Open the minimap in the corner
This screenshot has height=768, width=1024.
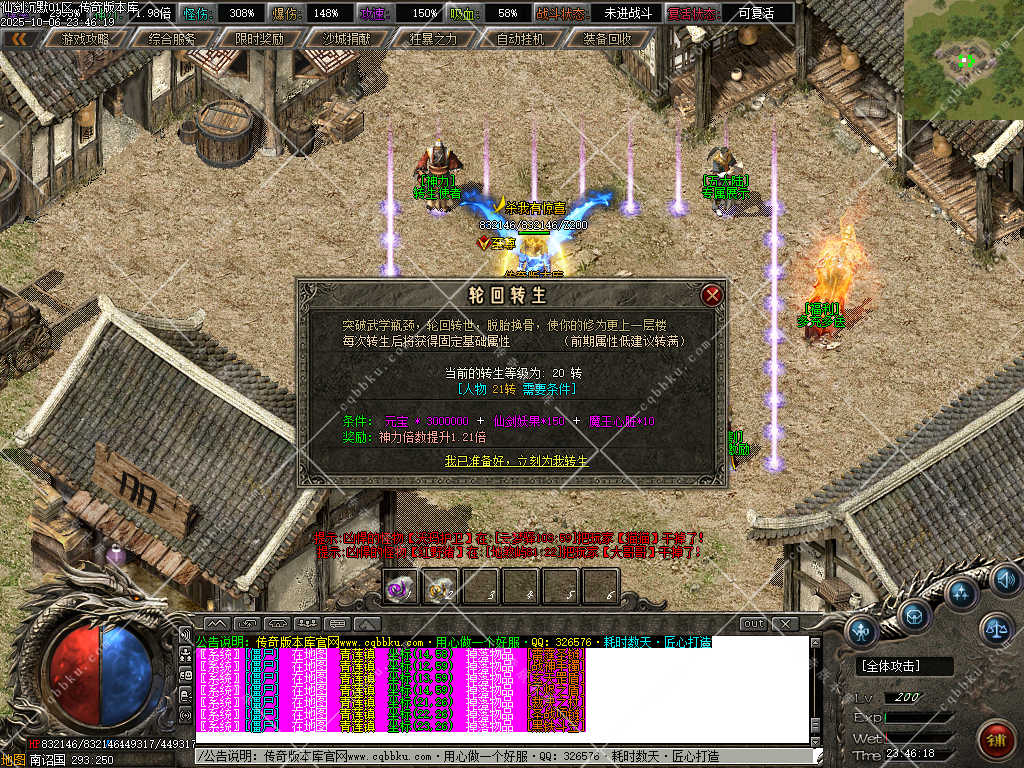coord(964,60)
